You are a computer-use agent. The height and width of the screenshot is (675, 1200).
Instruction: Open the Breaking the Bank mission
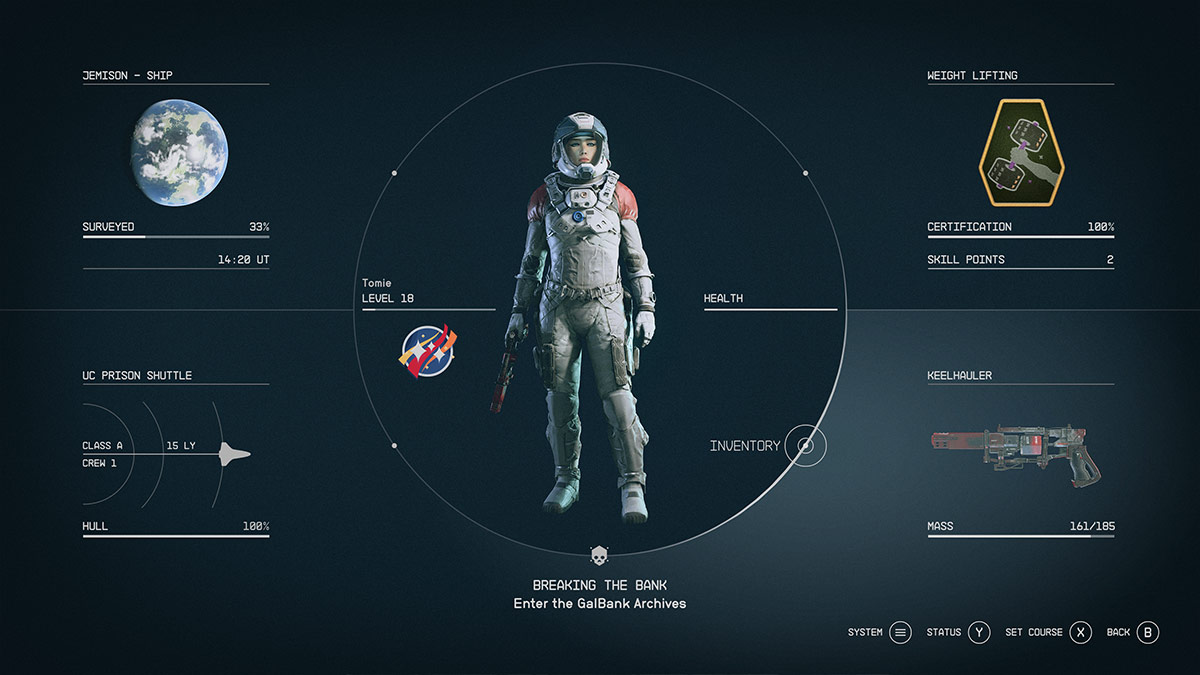point(599,585)
